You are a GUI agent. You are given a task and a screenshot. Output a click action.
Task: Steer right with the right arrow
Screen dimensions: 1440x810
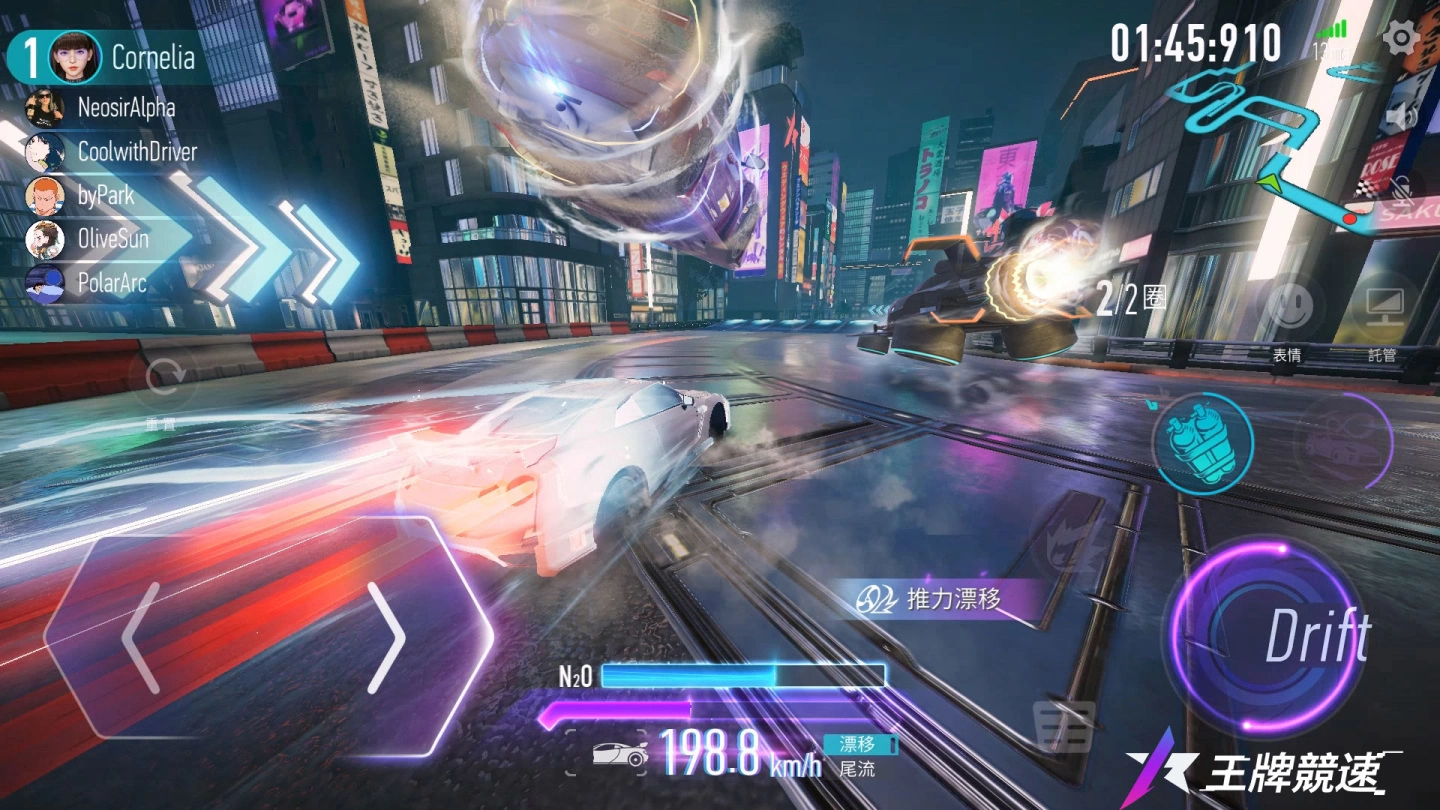(x=385, y=637)
